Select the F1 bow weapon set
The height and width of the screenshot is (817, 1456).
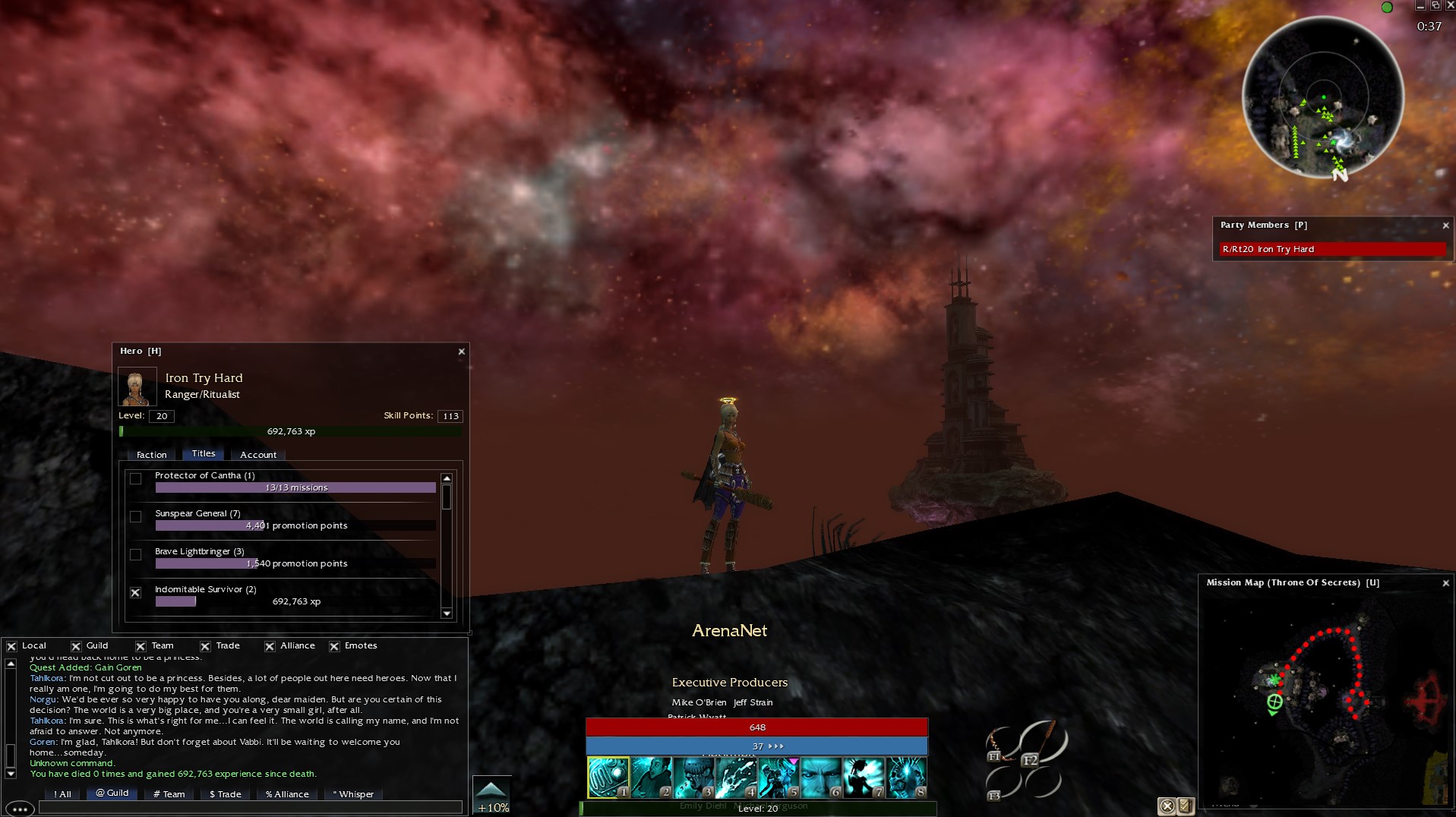pyautogui.click(x=1001, y=744)
